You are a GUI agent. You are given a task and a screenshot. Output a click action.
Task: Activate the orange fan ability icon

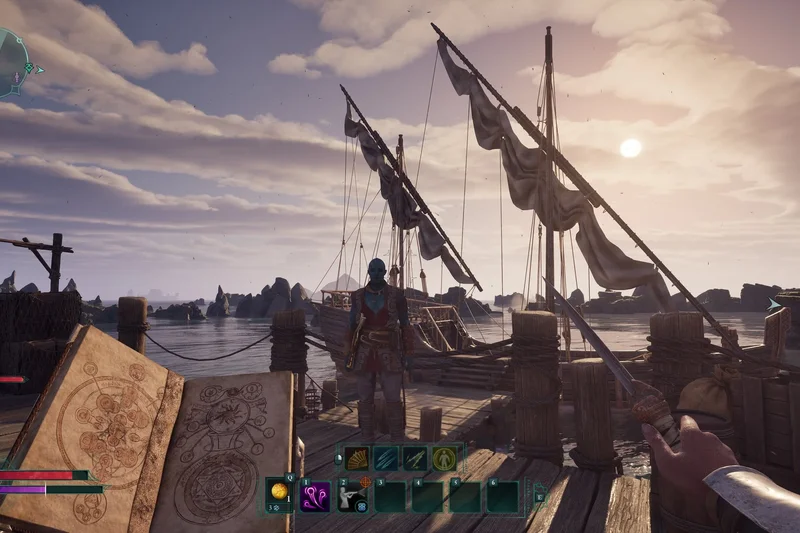[358, 458]
